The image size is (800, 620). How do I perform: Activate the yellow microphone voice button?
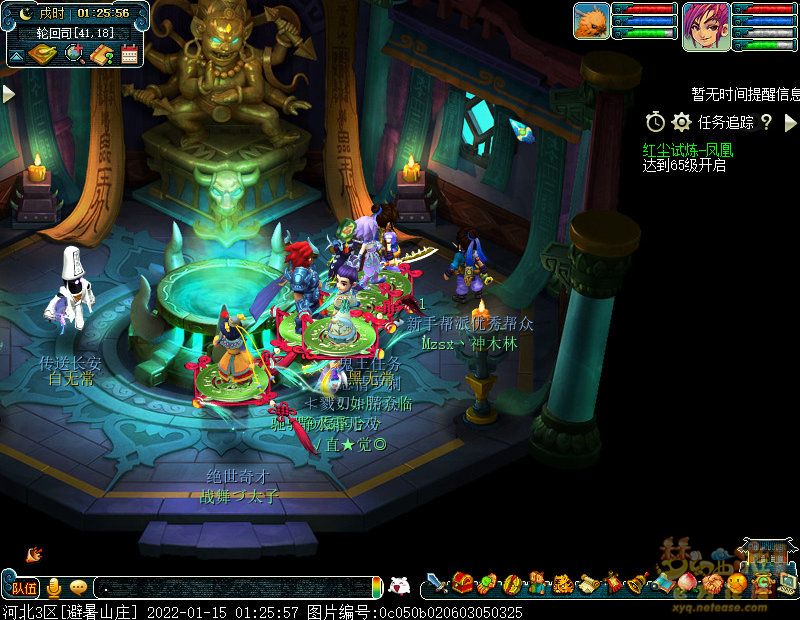pos(54,587)
